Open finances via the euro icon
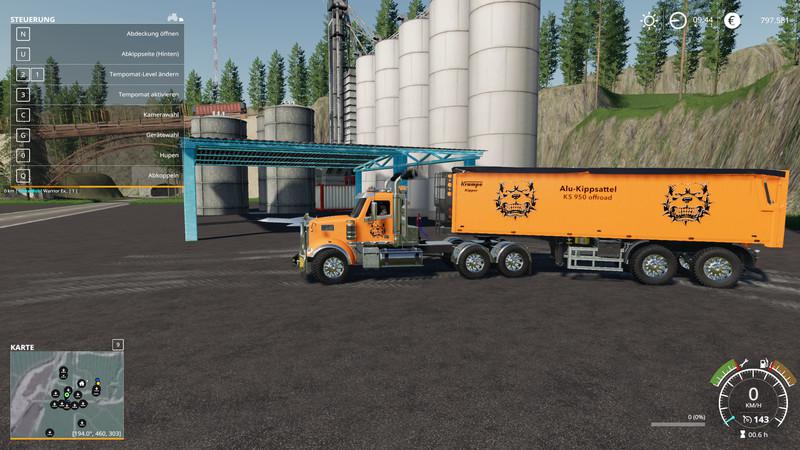800x450 pixels. click(732, 20)
